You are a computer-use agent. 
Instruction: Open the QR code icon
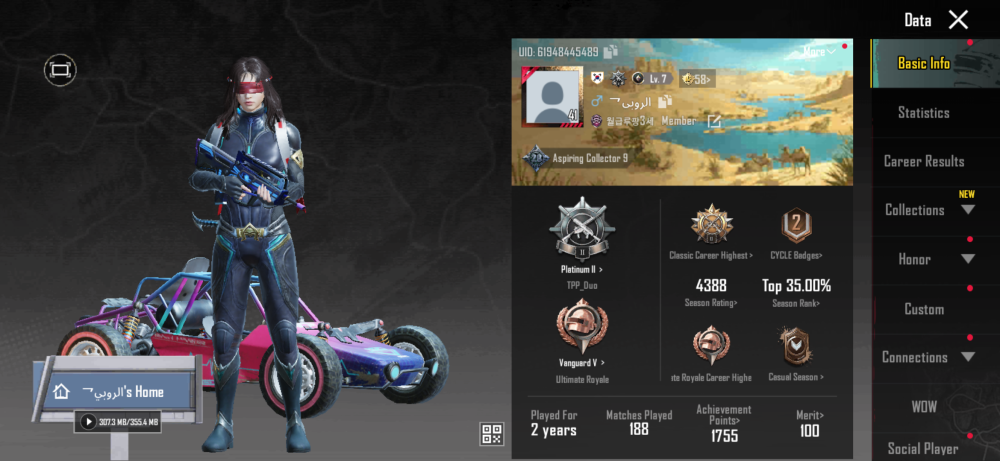[x=491, y=433]
